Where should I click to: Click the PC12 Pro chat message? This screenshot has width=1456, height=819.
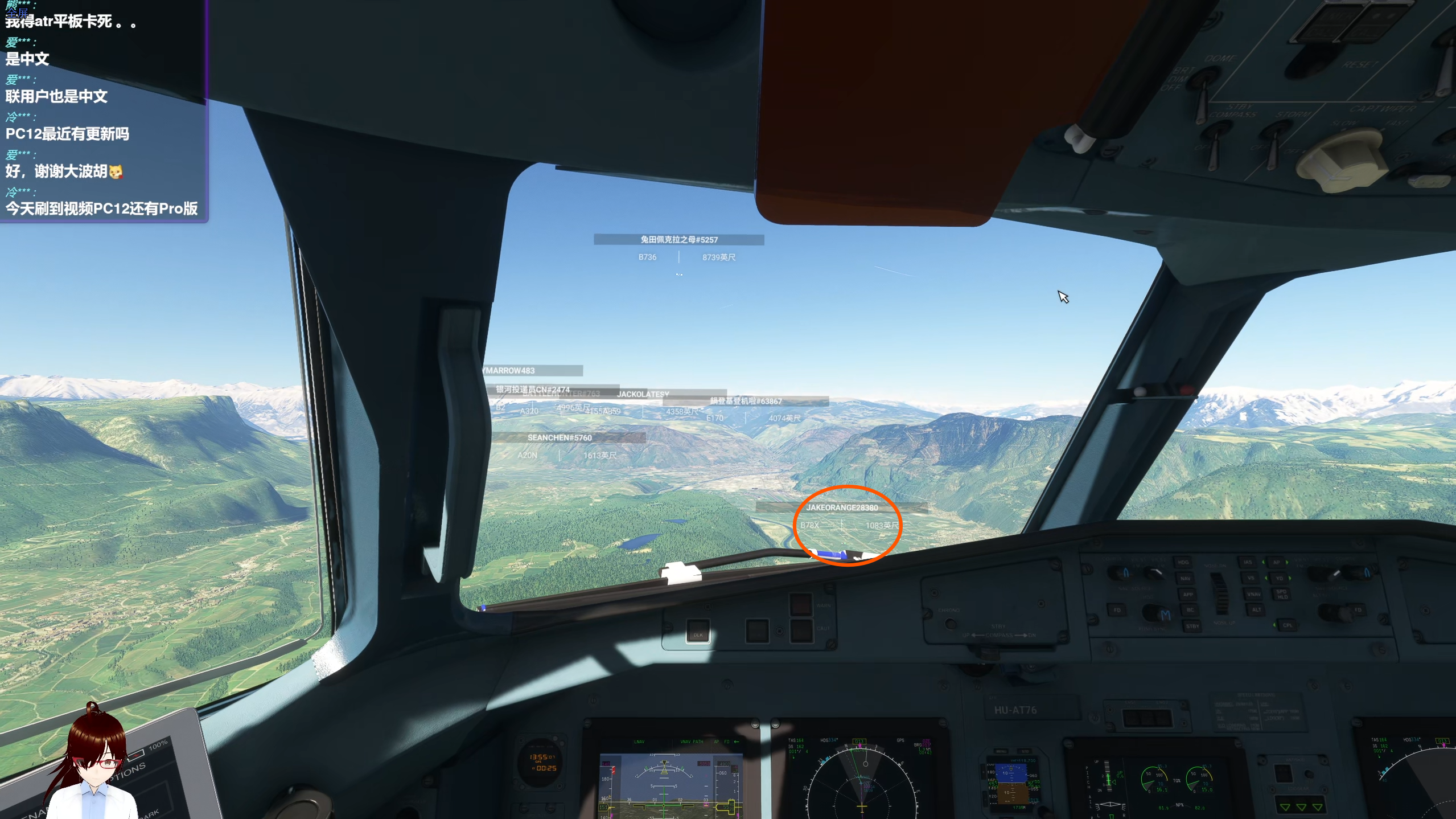coord(102,208)
